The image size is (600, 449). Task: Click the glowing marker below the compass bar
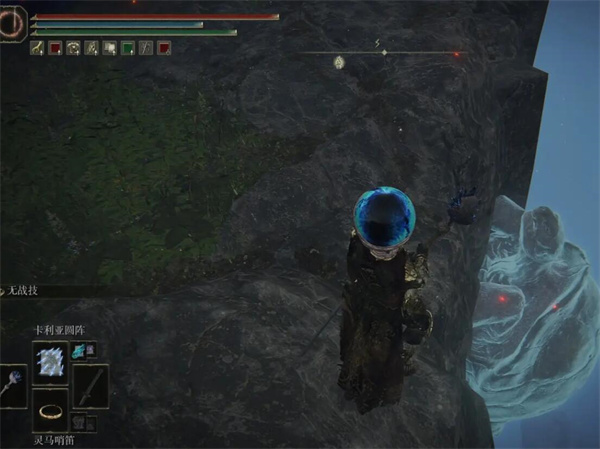pyautogui.click(x=340, y=63)
